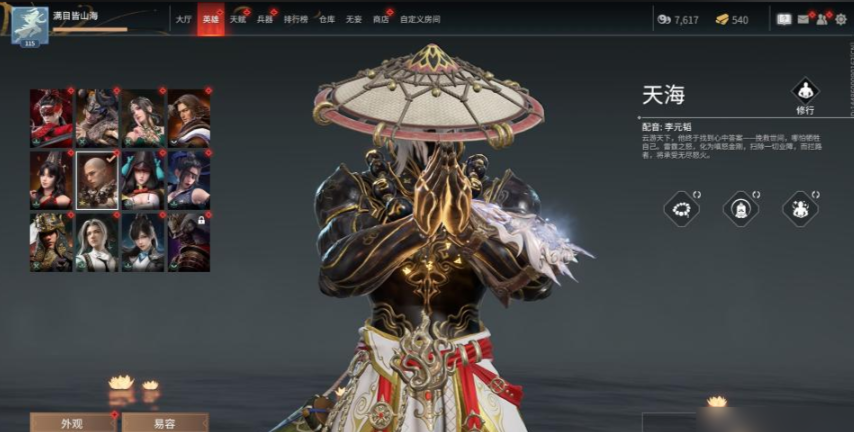Select the red-masked heroine portrait

click(51, 118)
